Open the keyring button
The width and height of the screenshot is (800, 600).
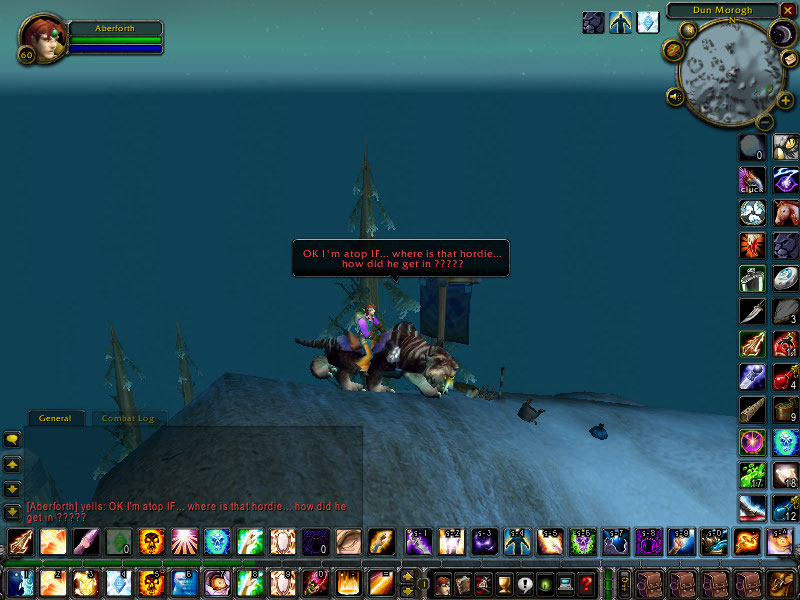point(624,582)
